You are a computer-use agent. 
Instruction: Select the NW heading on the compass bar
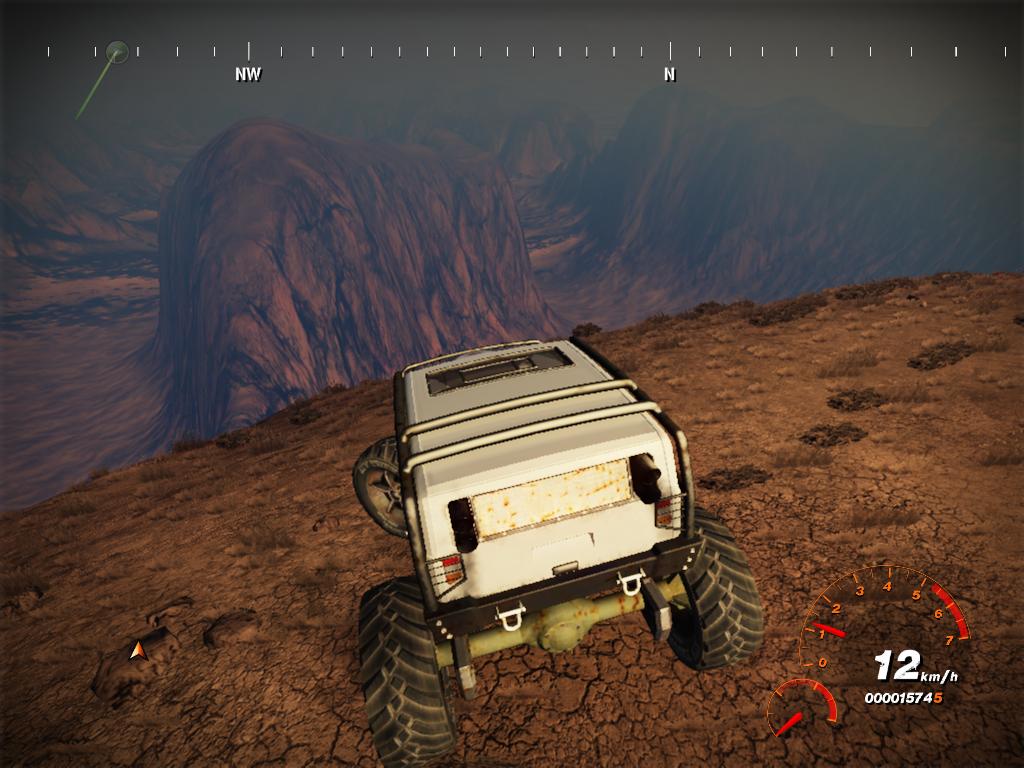coord(248,73)
